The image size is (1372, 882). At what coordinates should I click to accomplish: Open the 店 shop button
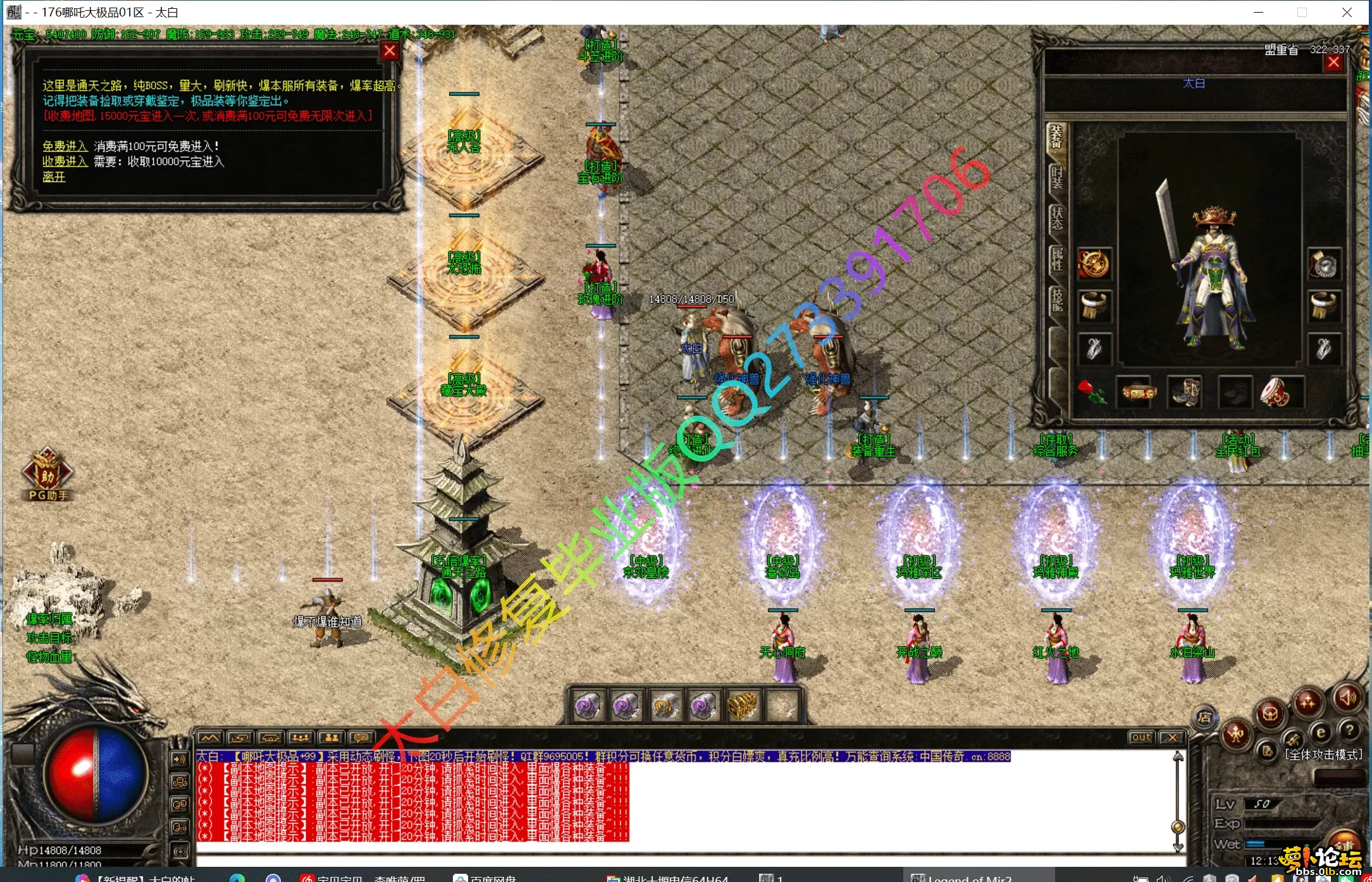tap(1204, 717)
